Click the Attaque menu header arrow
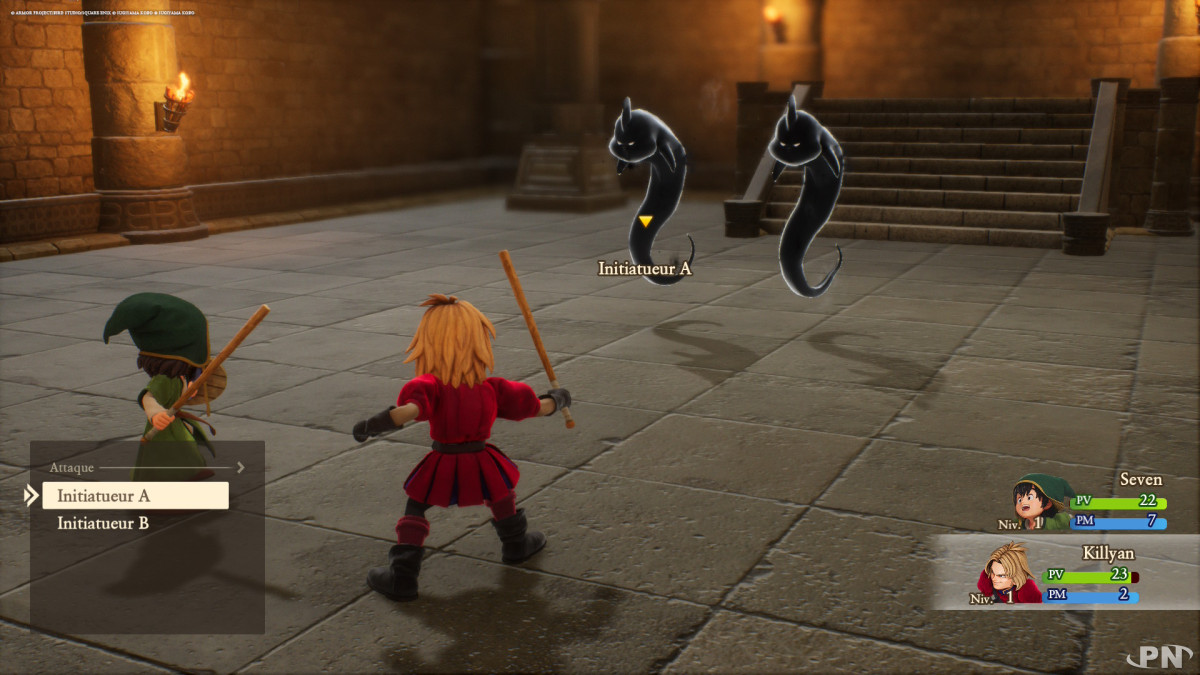Screen dimensions: 1200x675 pyautogui.click(x=240, y=467)
